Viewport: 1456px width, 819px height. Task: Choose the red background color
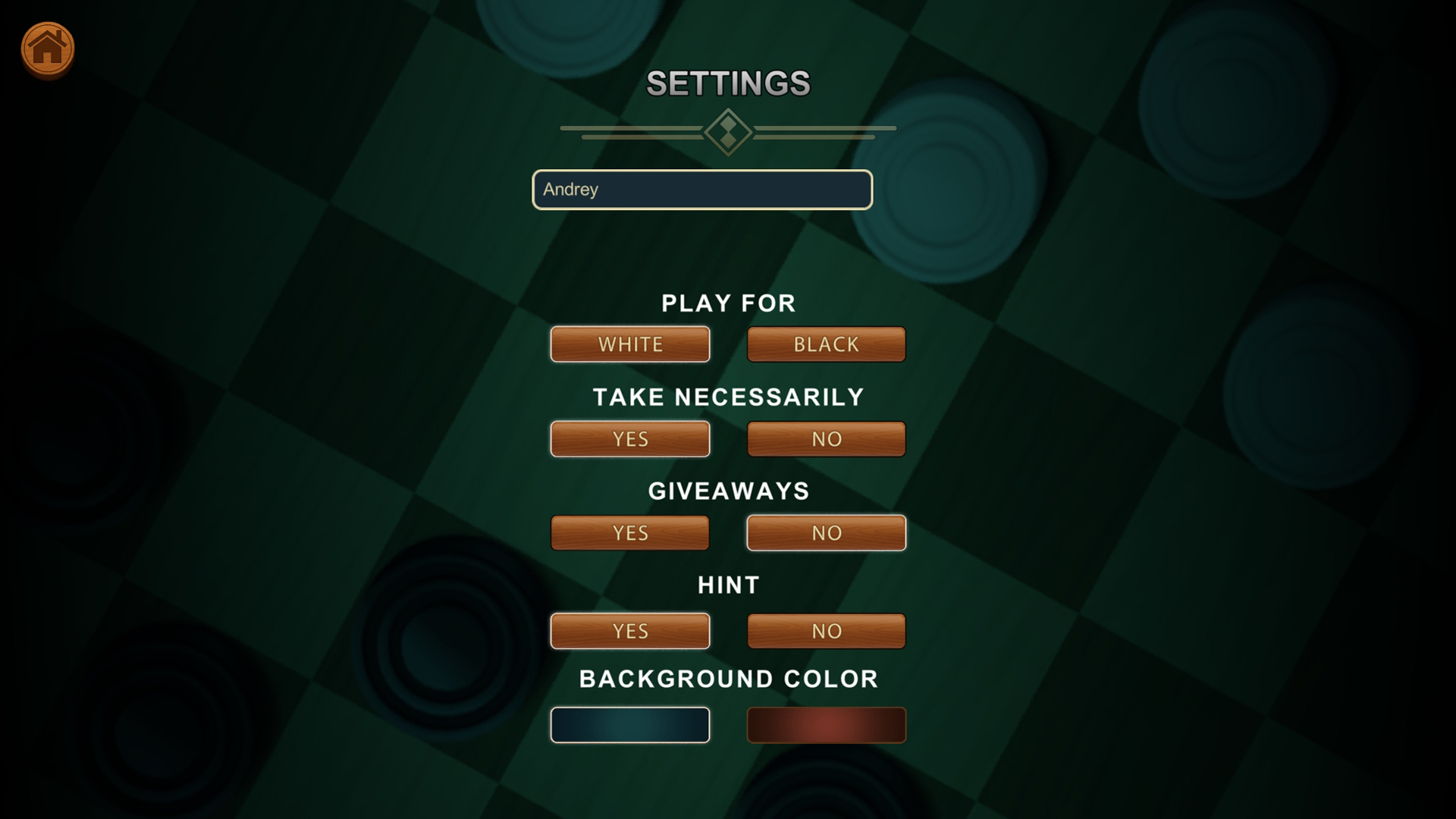pyautogui.click(x=826, y=724)
